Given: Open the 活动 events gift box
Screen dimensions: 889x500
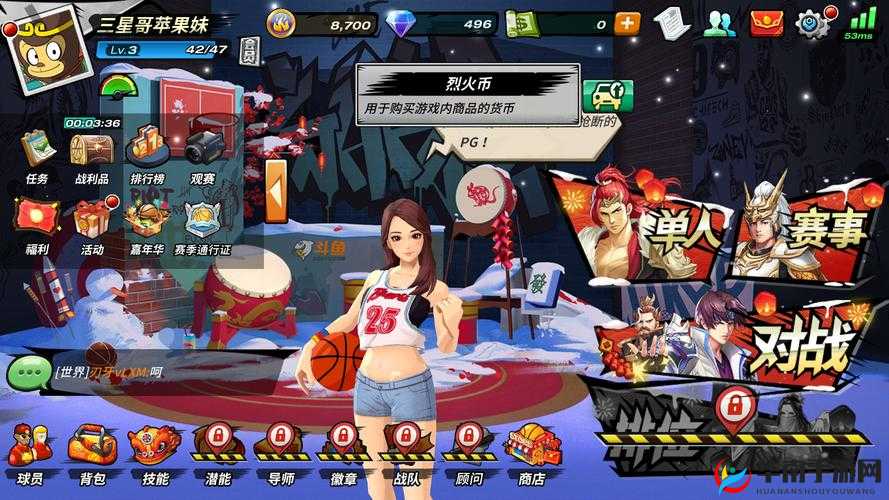Looking at the screenshot, I should click(92, 223).
